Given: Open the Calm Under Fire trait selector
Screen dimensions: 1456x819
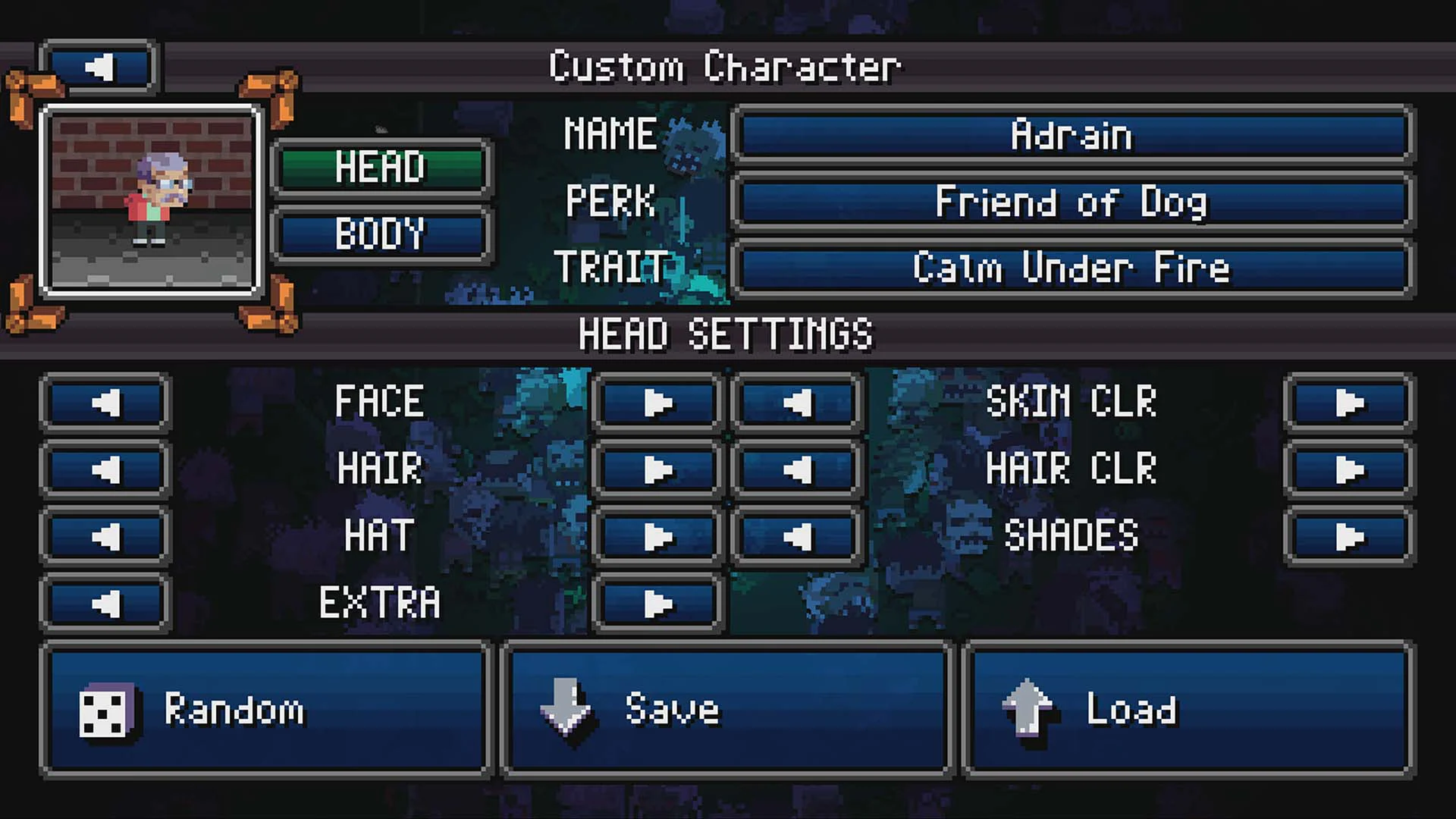Looking at the screenshot, I should (x=1072, y=268).
